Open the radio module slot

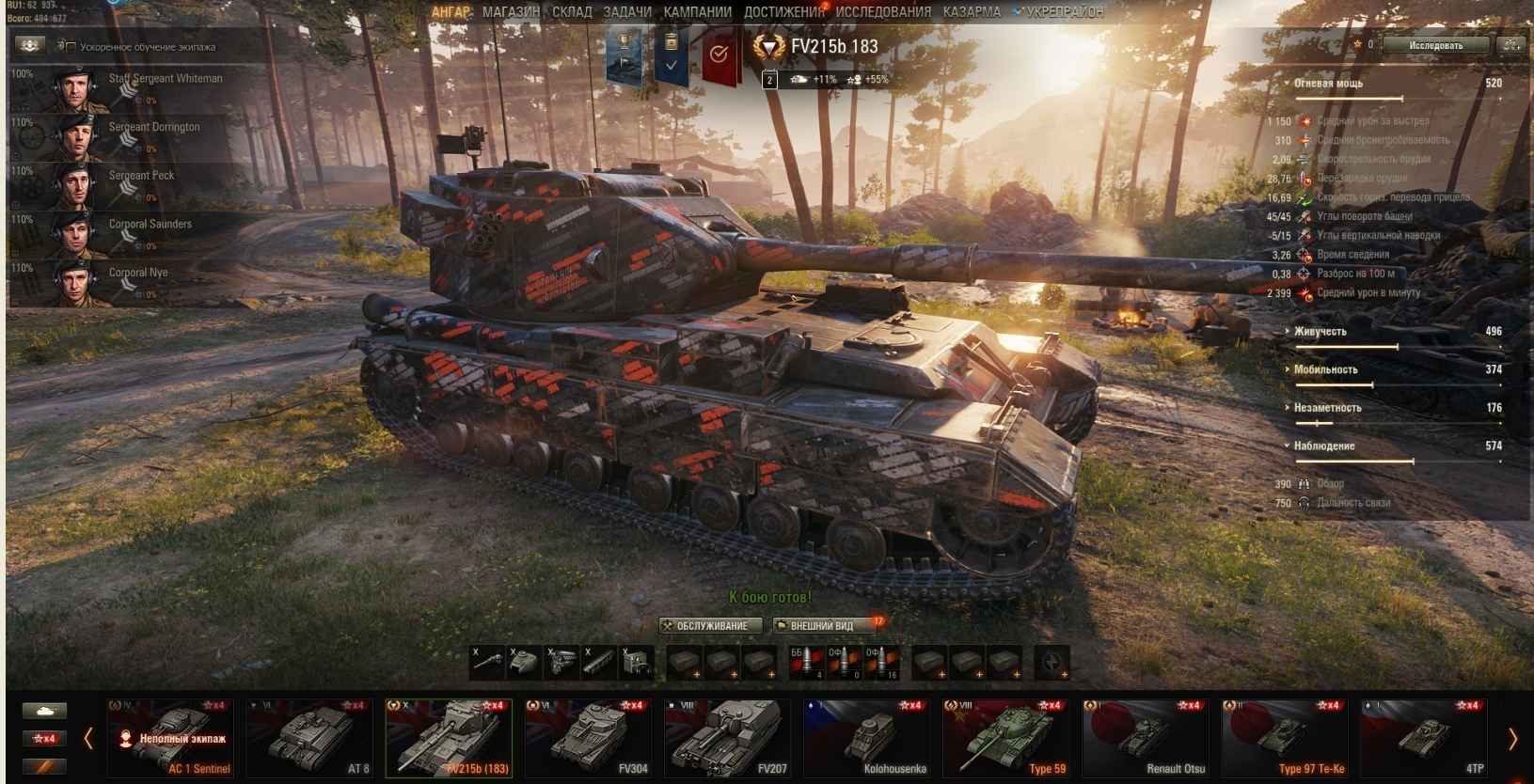(x=636, y=663)
